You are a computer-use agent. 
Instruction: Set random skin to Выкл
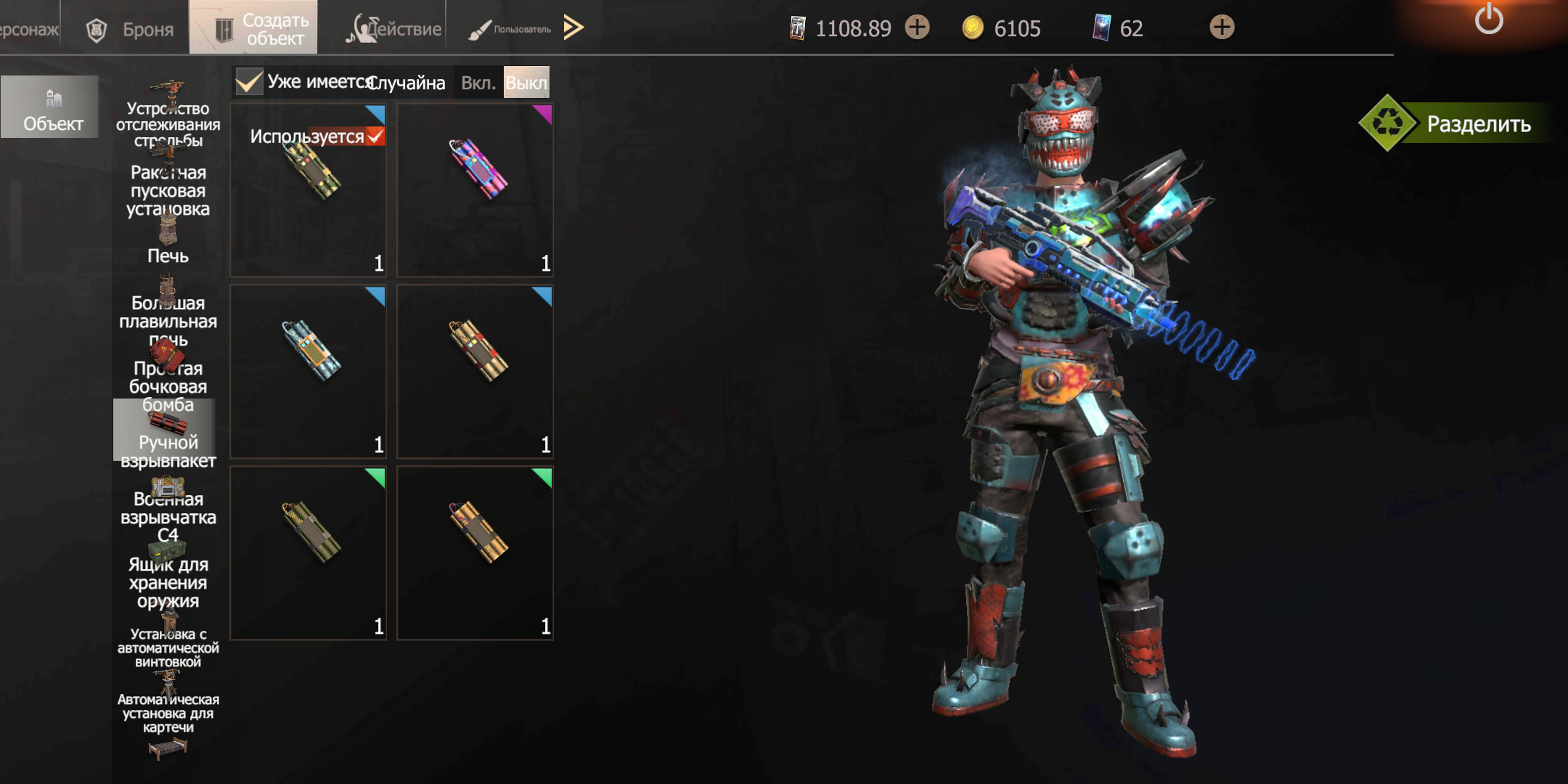tap(526, 83)
